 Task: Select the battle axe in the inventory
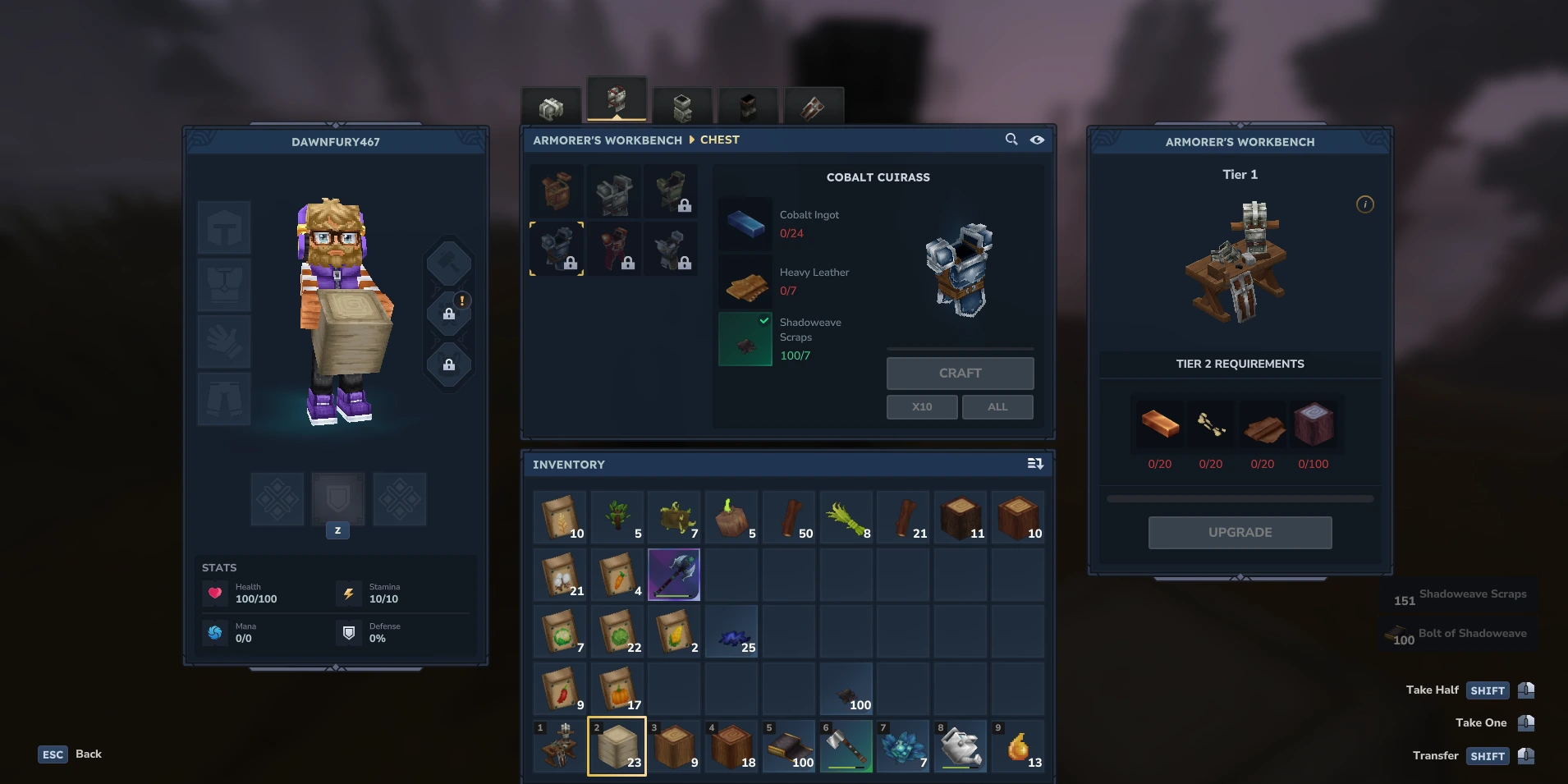tap(673, 574)
